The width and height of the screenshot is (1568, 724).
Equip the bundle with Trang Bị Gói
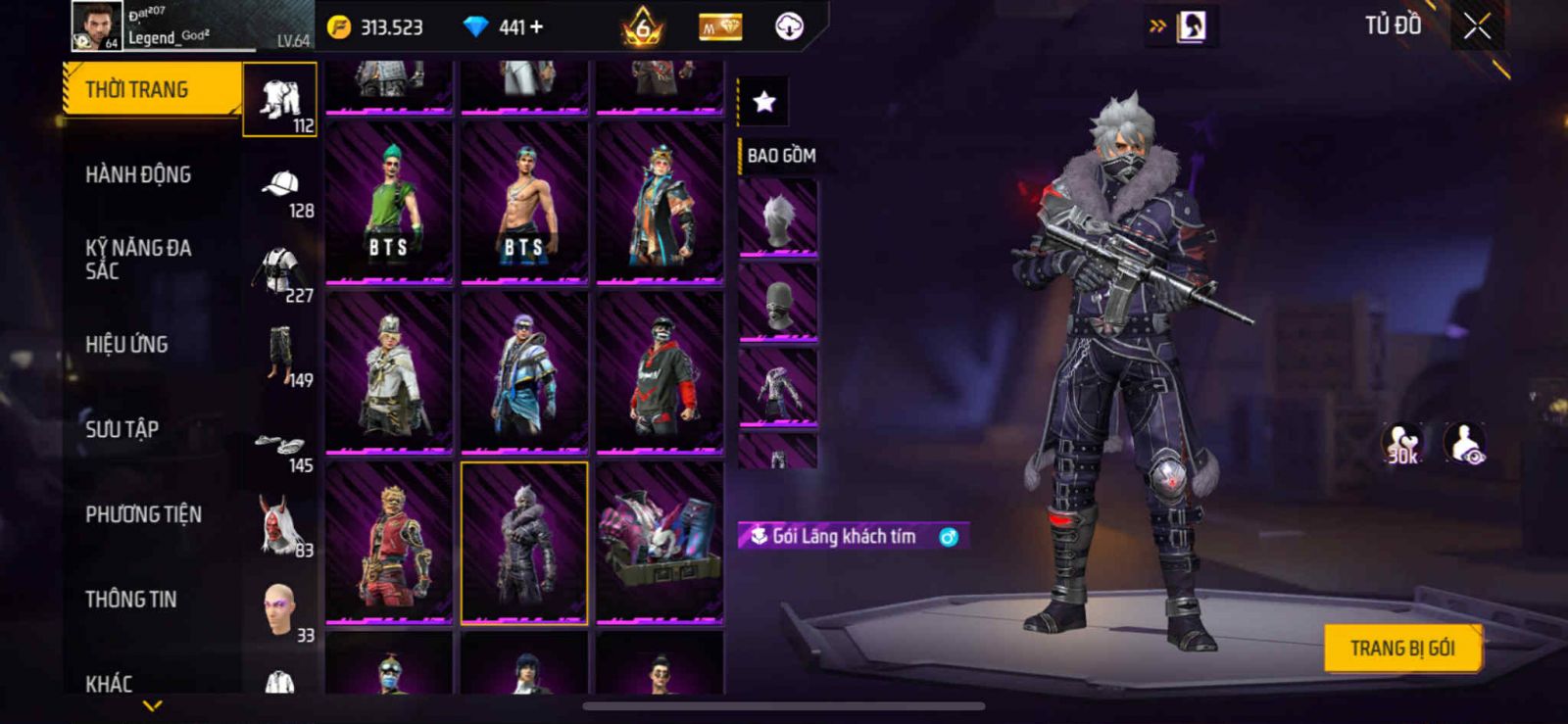click(x=1401, y=649)
